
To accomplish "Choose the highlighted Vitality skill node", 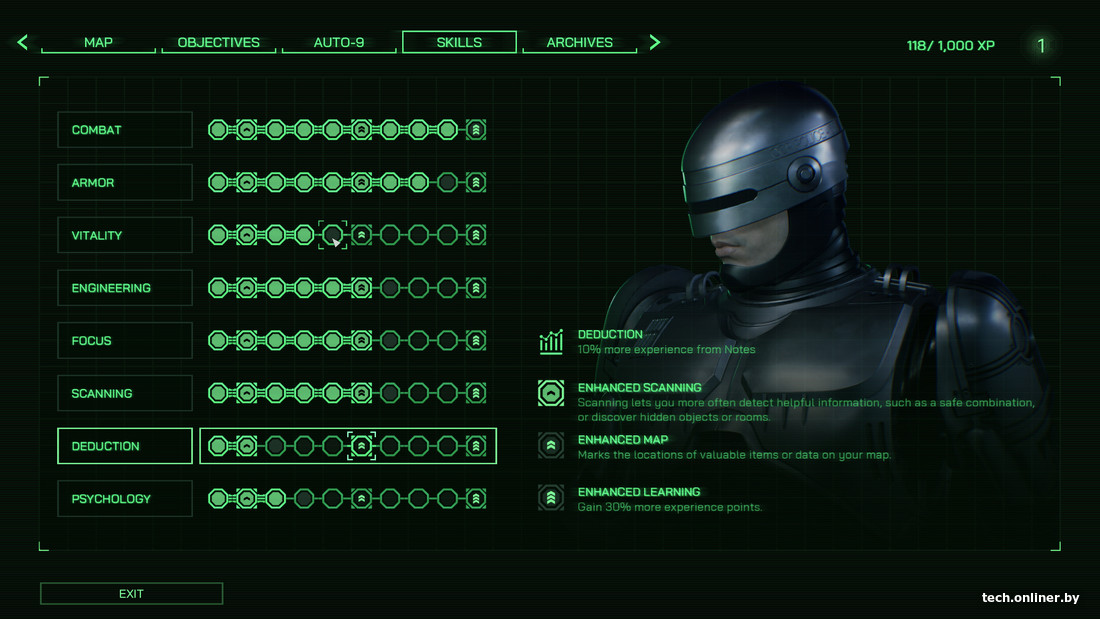I will (333, 235).
